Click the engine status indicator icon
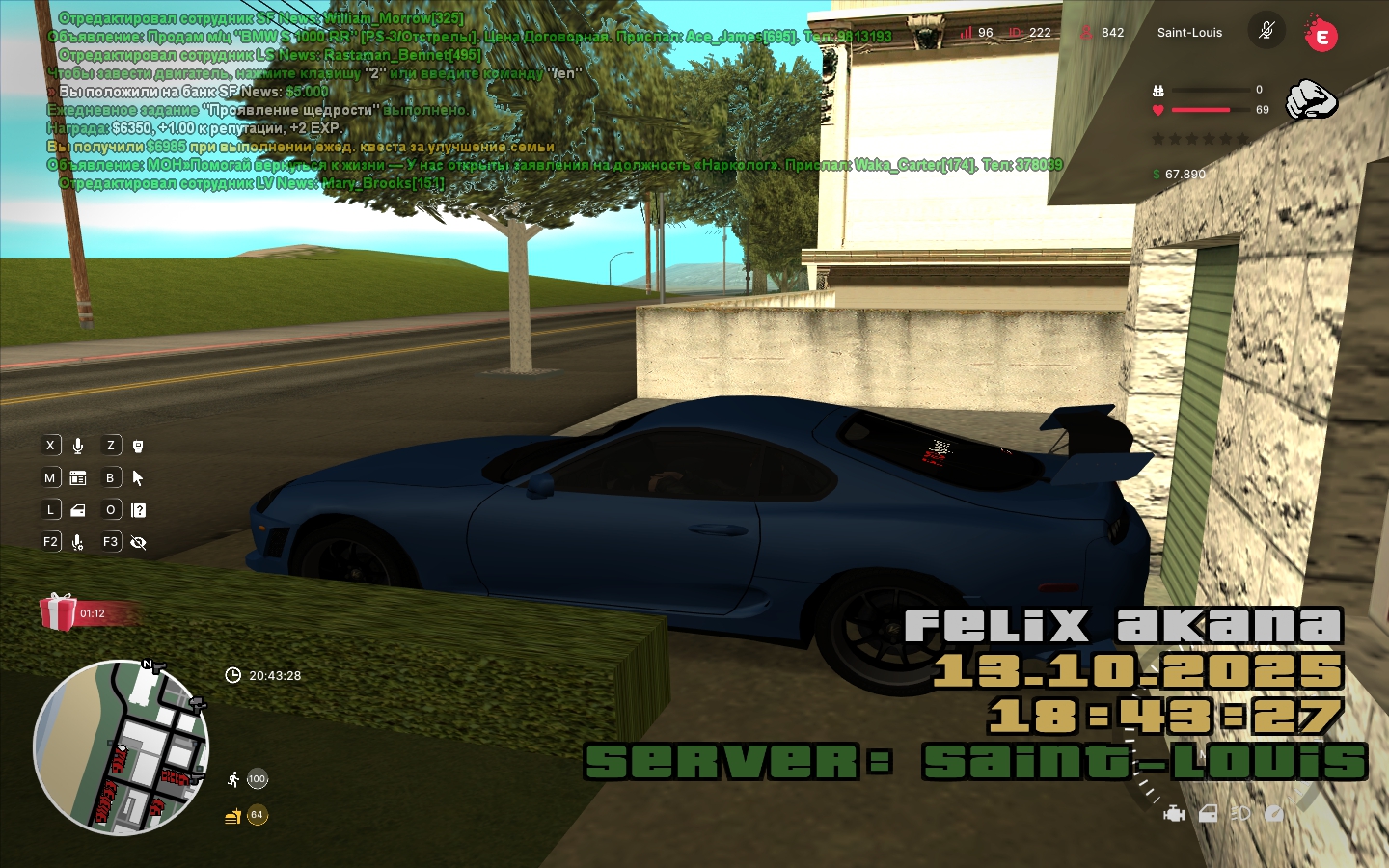Viewport: 1389px width, 868px height. coord(1174,814)
